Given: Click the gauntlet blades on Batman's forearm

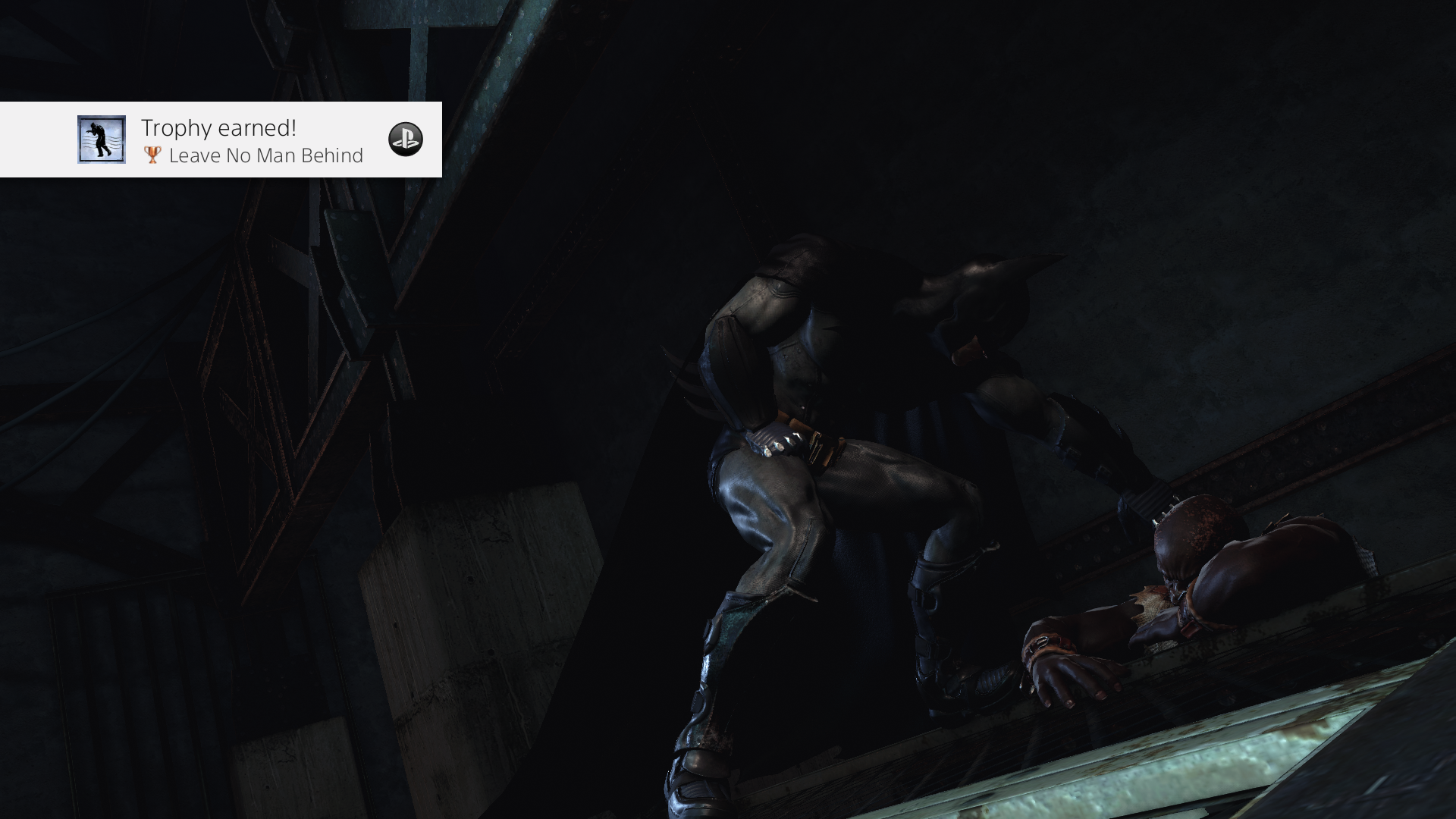Looking at the screenshot, I should pyautogui.click(x=686, y=379).
